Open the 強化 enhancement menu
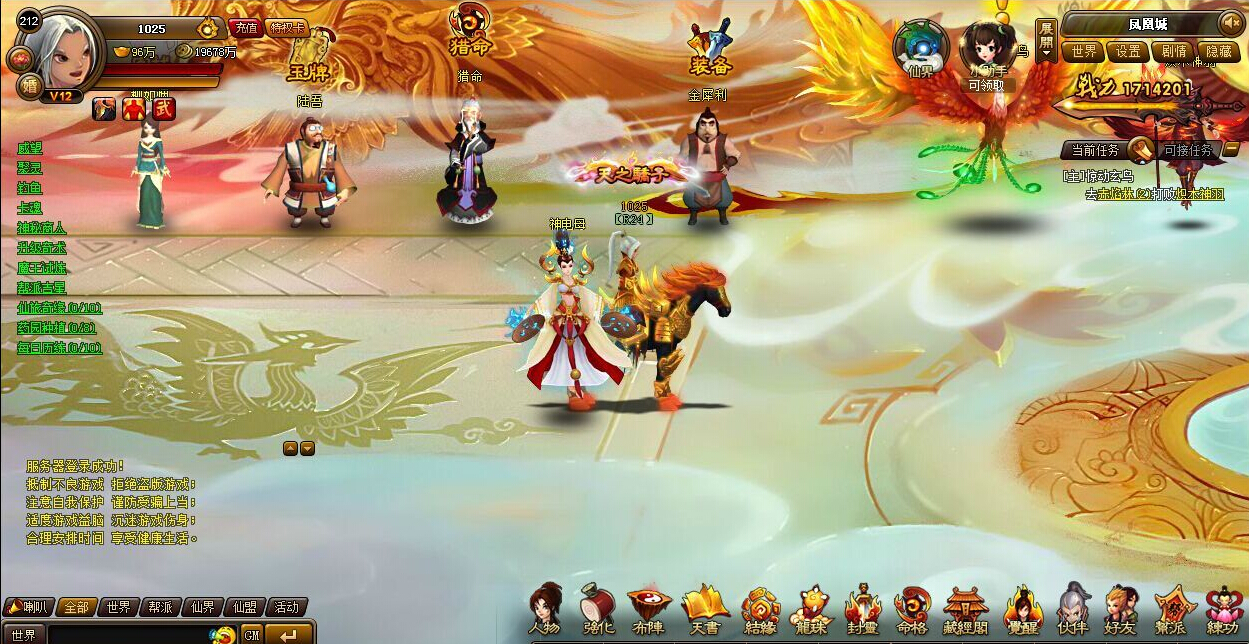Screen dimensions: 1249x644 (x=598, y=609)
